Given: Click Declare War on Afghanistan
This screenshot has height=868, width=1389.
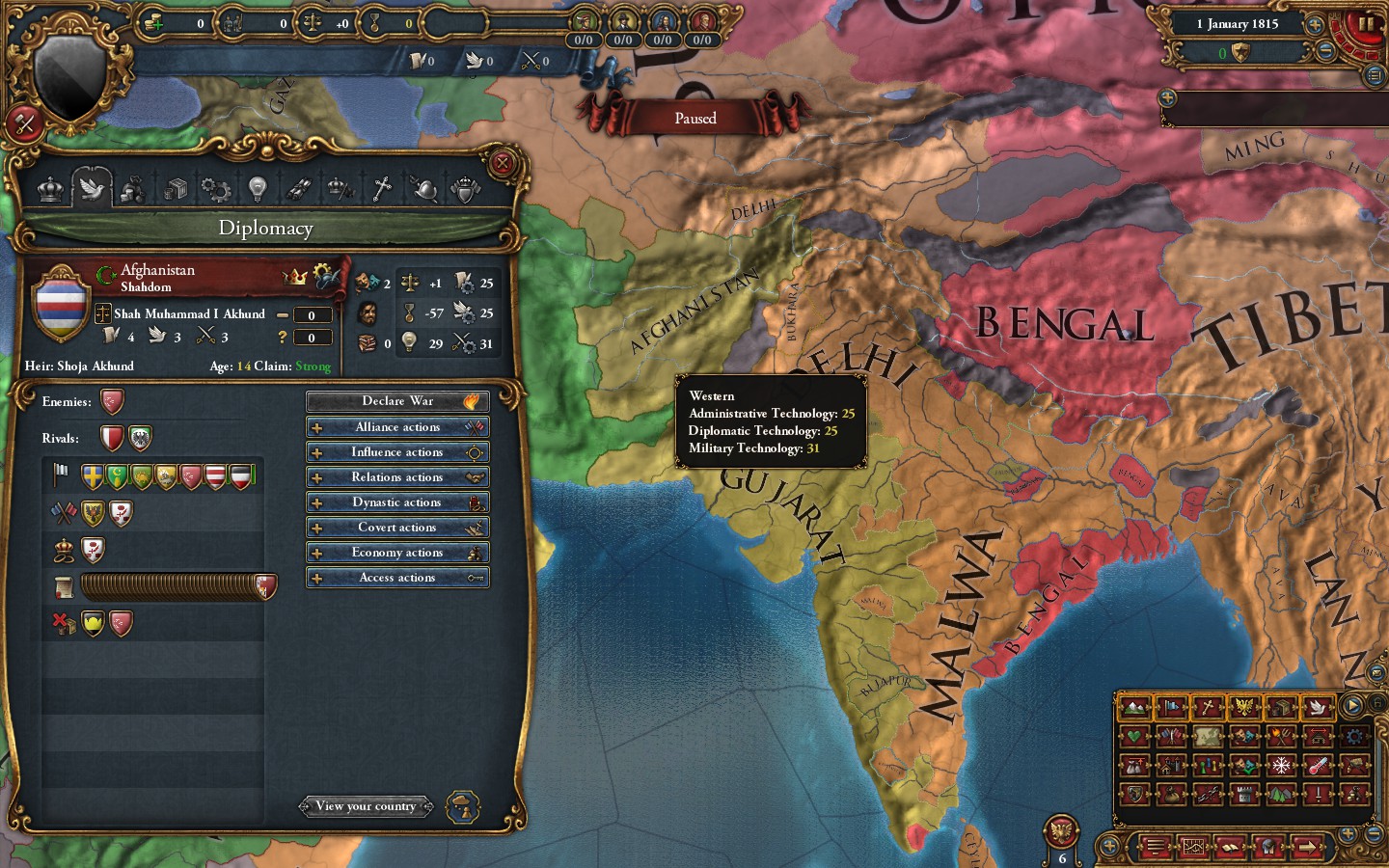Looking at the screenshot, I should pos(397,400).
